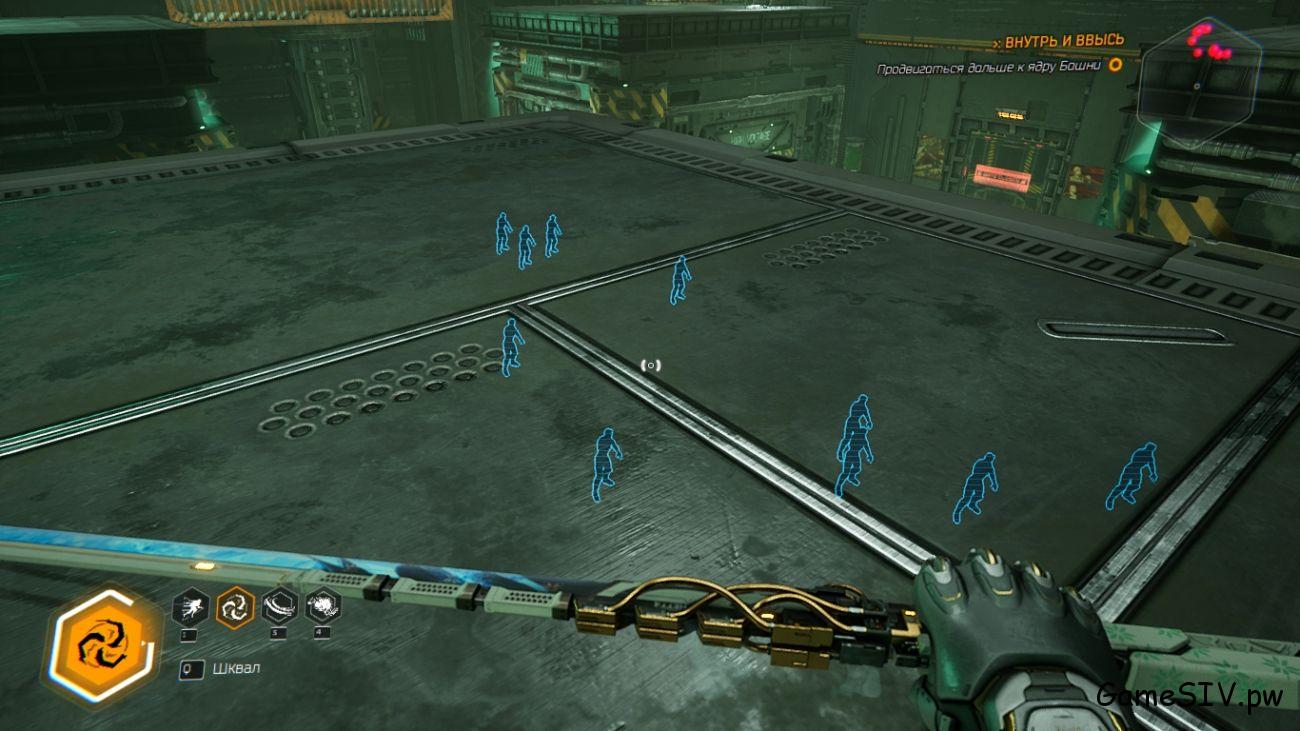This screenshot has width=1300, height=731.
Task: Choose the small orange-outlined swirl ability icon
Action: point(235,606)
